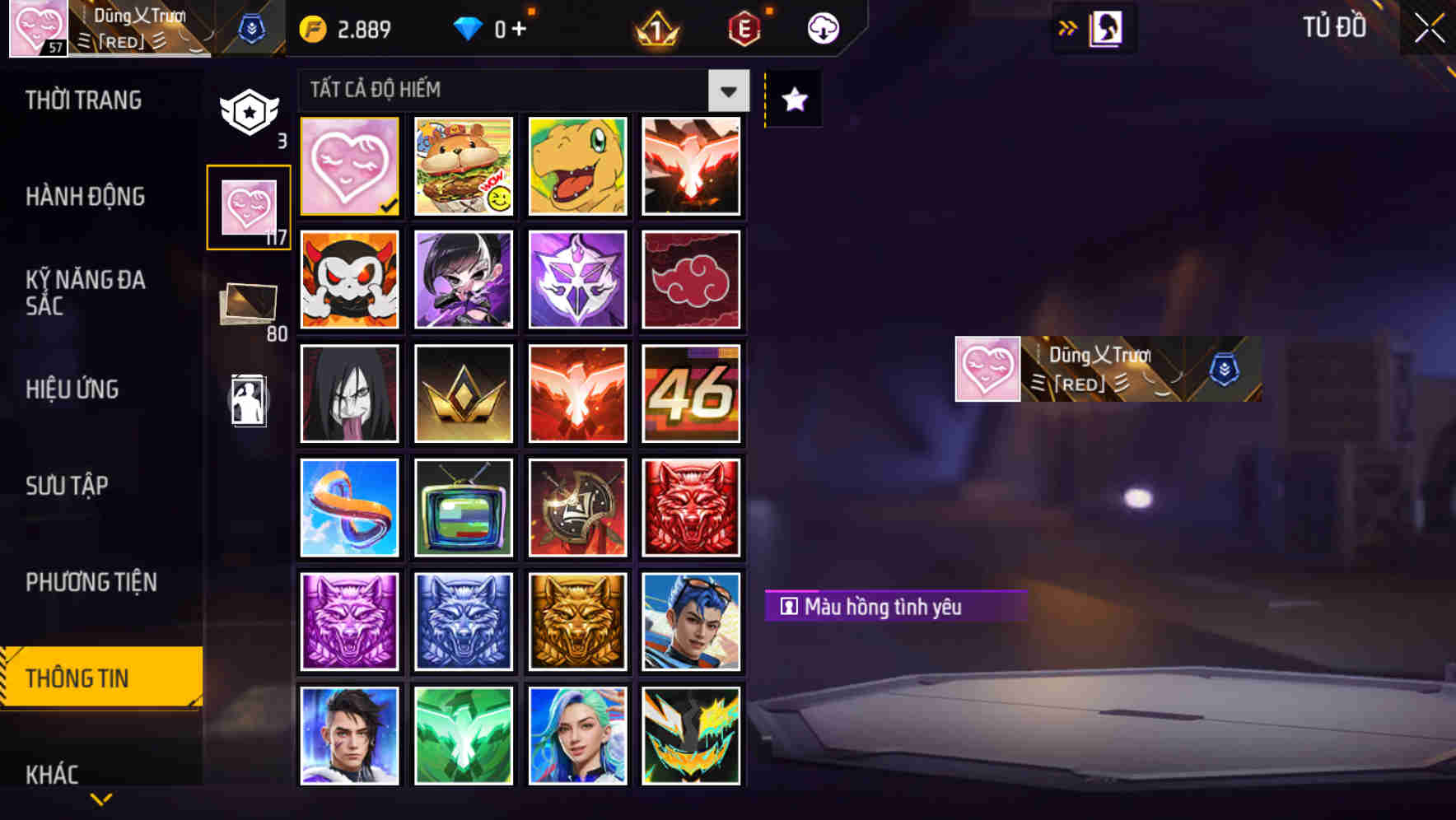
Task: Switch to the 'Thời Trang' tab
Action: coord(85,100)
